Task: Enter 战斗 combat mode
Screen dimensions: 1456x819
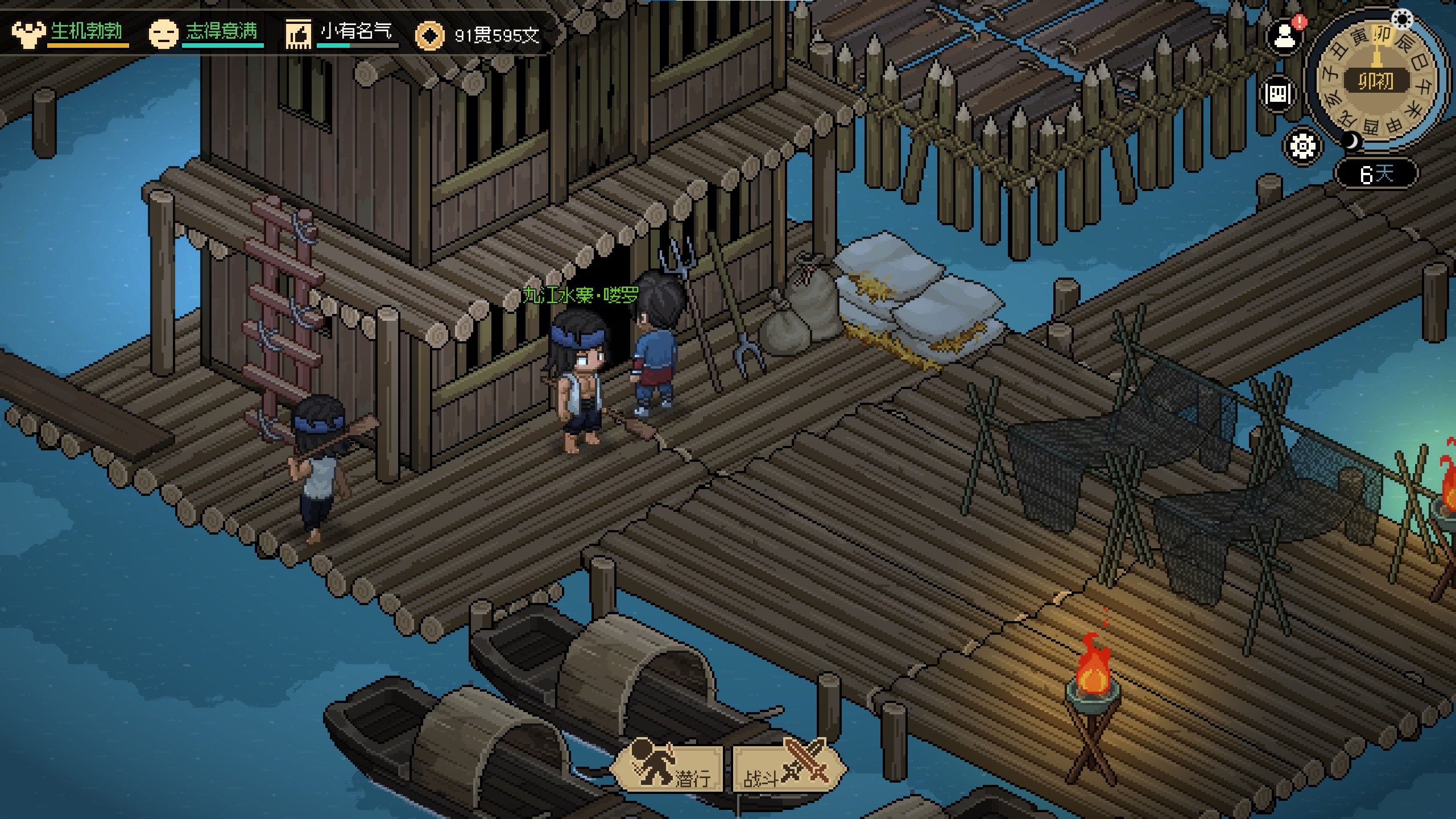Action: click(787, 768)
